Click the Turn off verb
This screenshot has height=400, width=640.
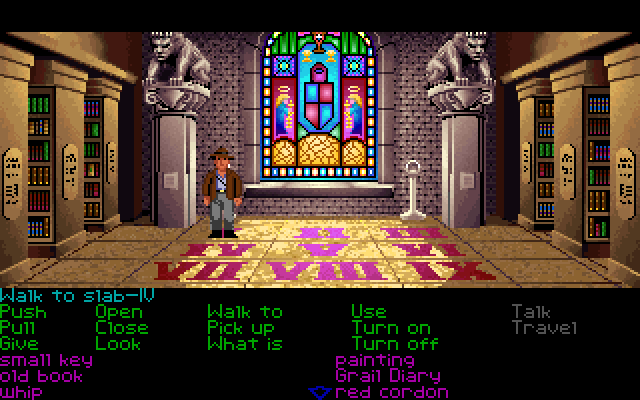pyautogui.click(x=395, y=344)
